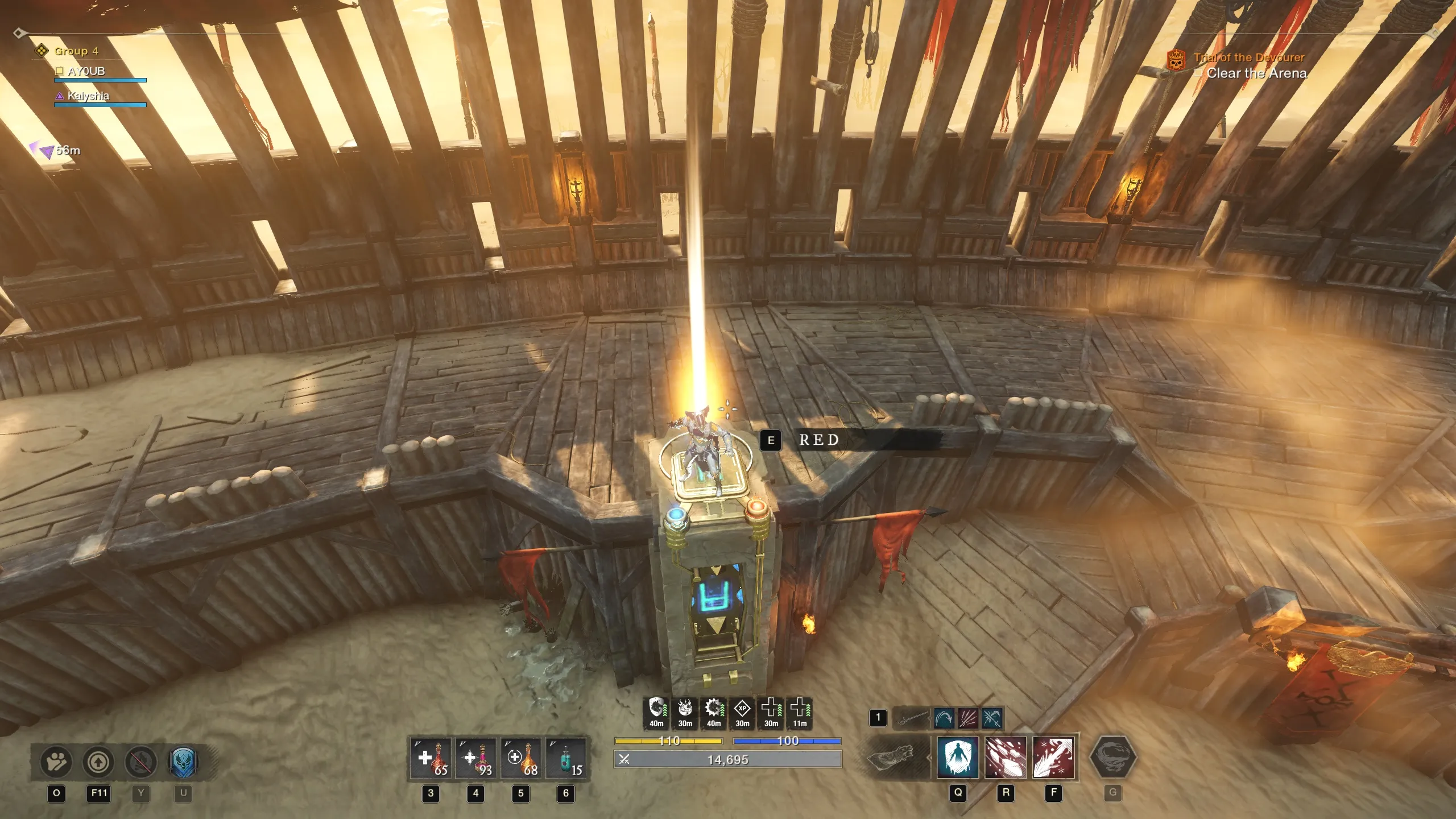The image size is (1456, 819).
Task: Select the teal vial consumable slot
Action: pos(565,759)
